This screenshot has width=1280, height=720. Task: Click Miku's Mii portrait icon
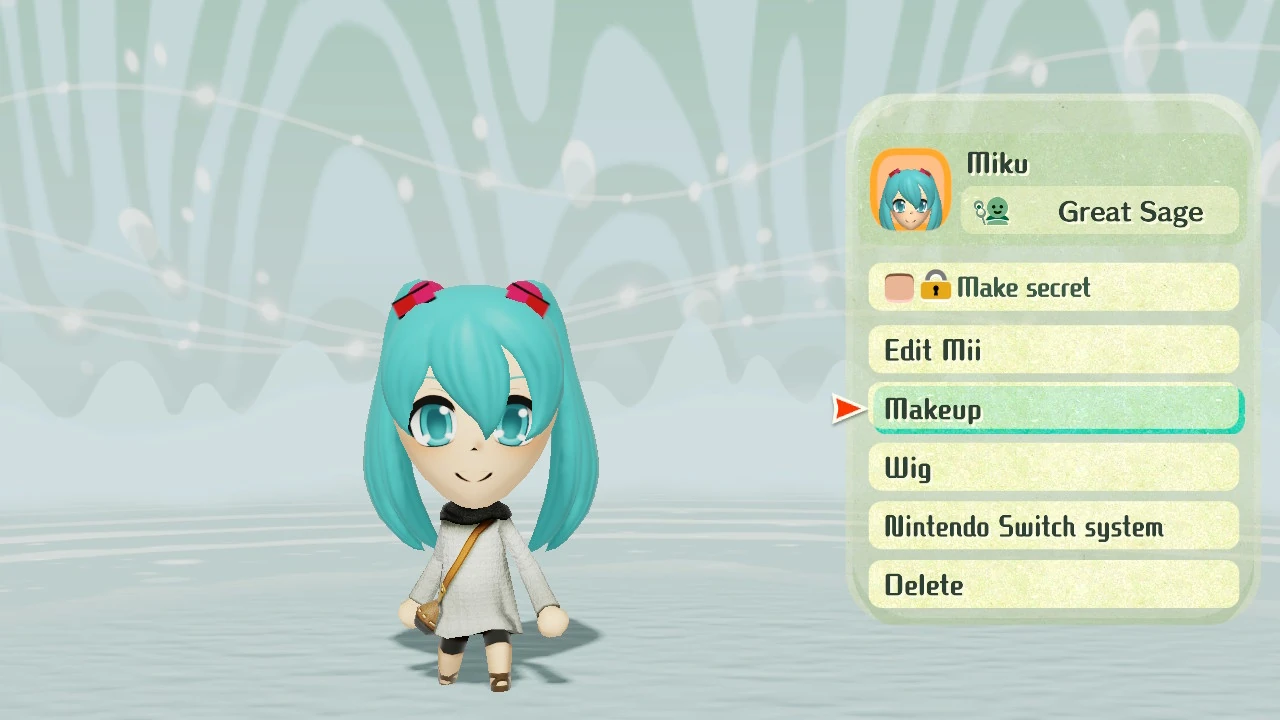click(911, 190)
